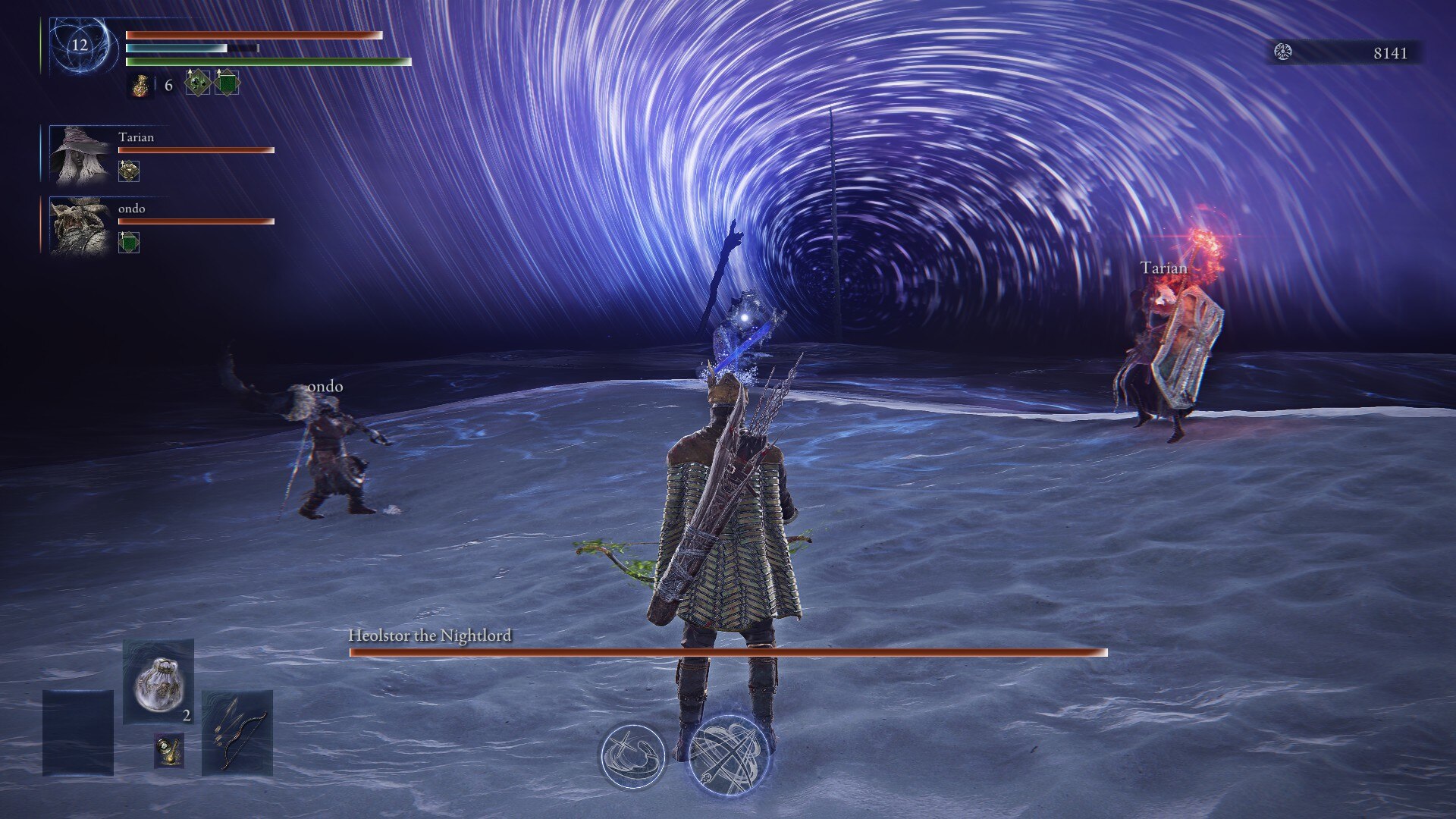The height and width of the screenshot is (819, 1456).
Task: Select the golden flask icon
Action: (140, 85)
